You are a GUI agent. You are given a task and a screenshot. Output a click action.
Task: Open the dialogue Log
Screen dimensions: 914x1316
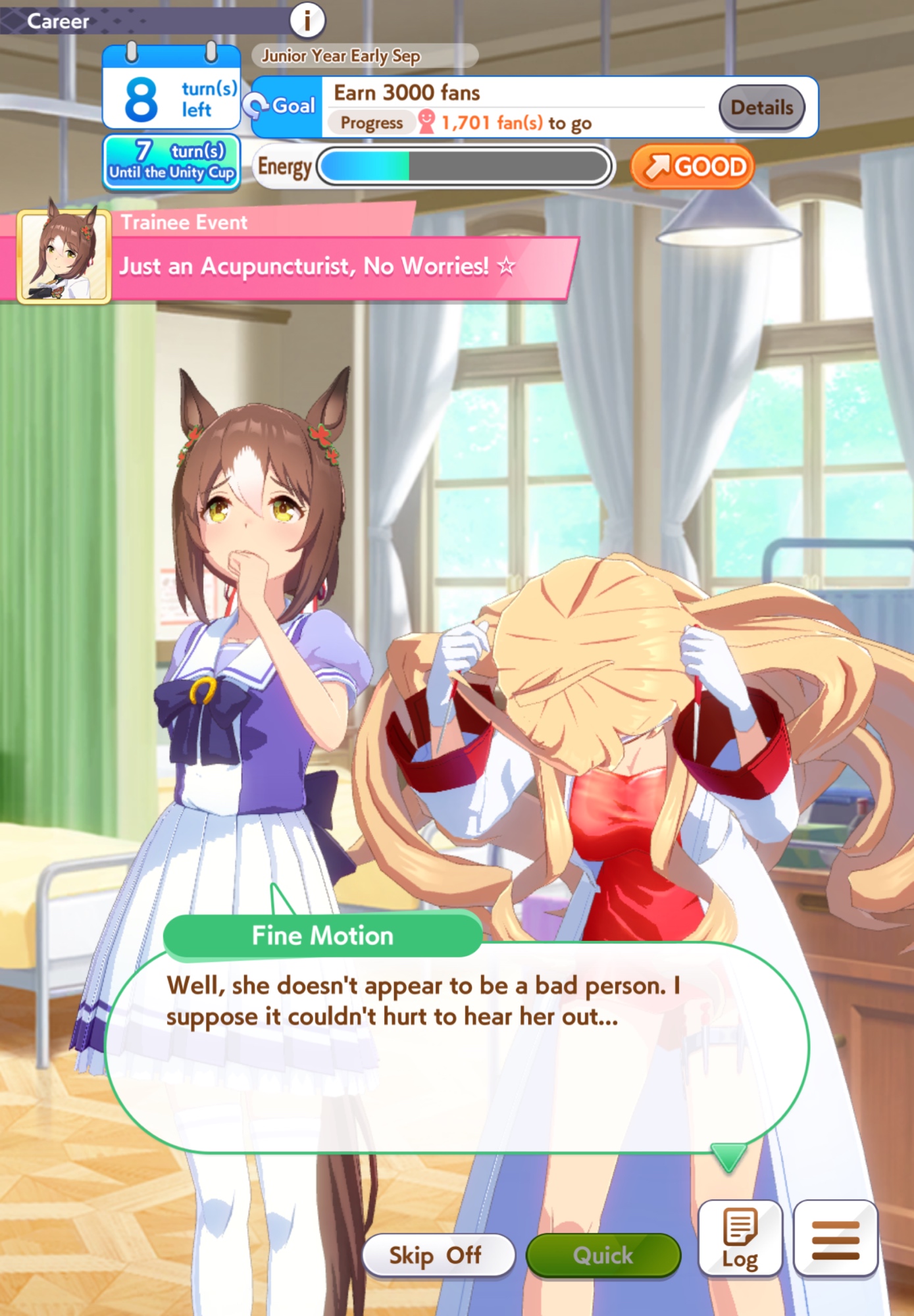[740, 1238]
